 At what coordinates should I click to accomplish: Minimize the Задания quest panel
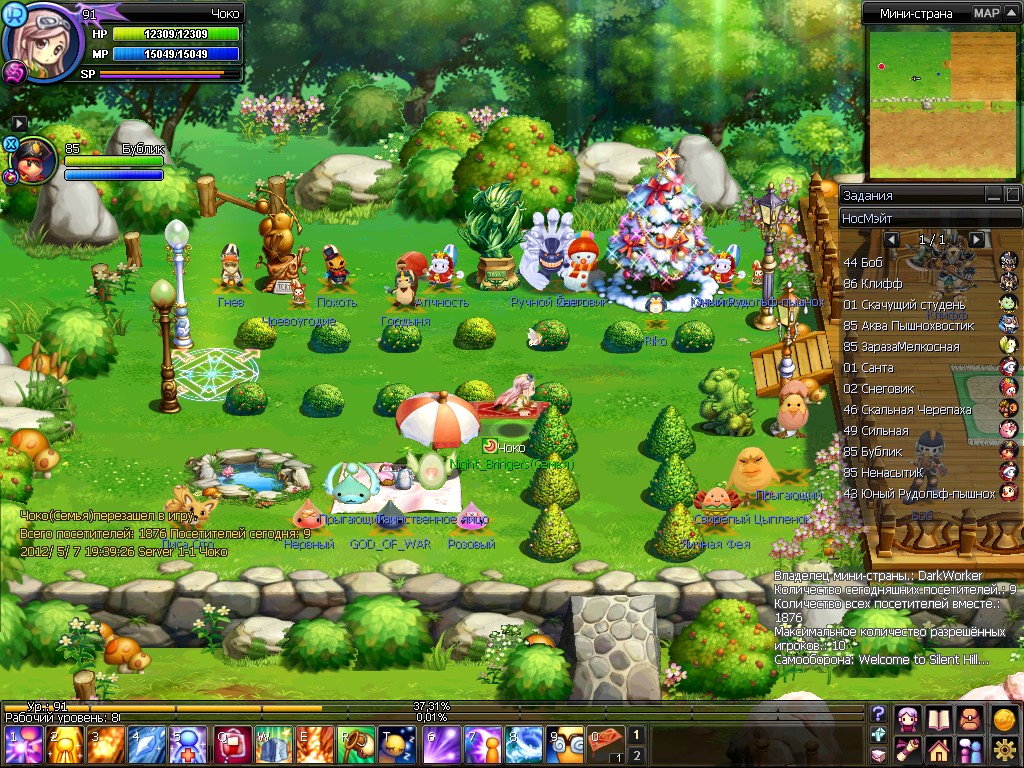tap(993, 195)
